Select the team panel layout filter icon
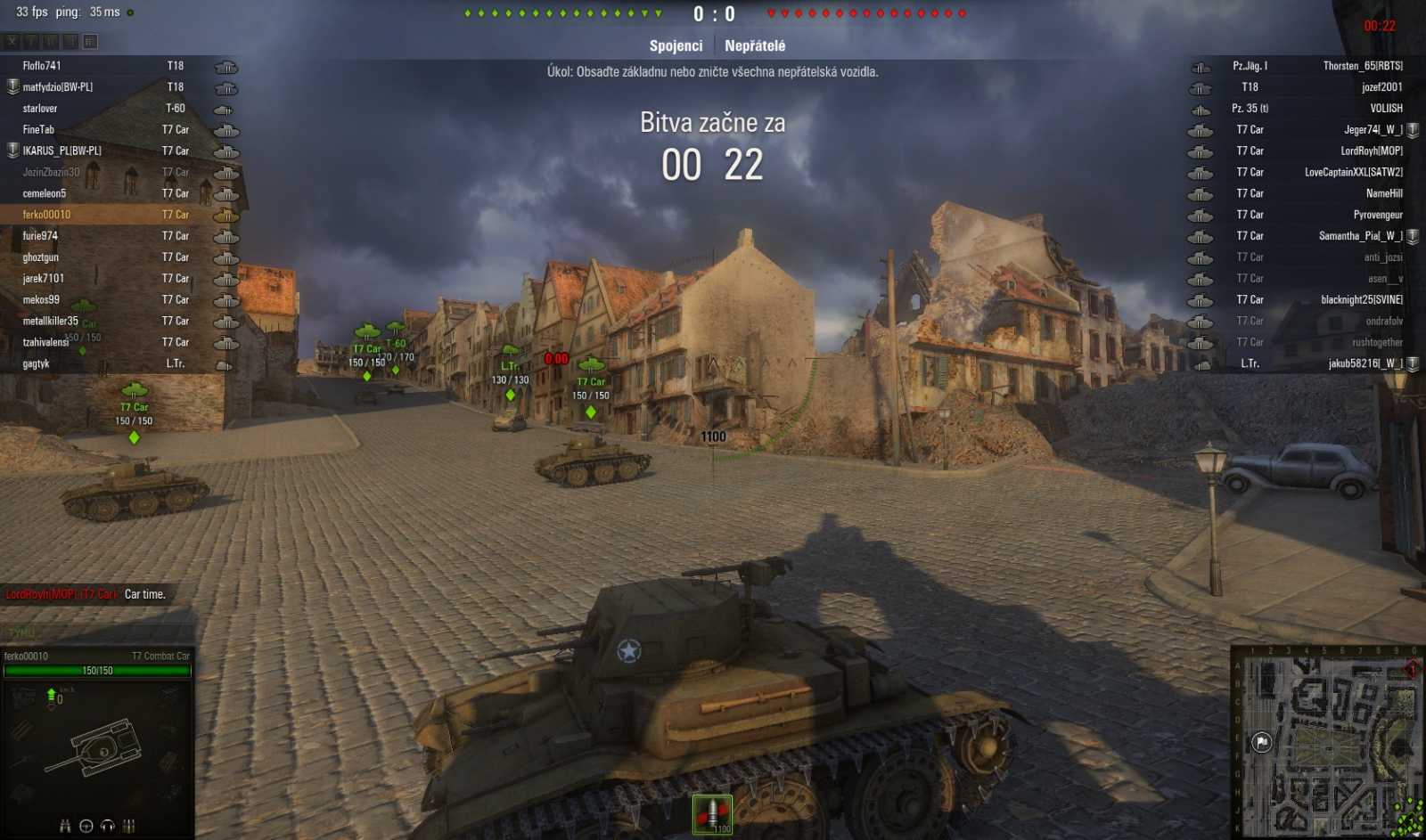This screenshot has height=840, width=1426. [87, 41]
